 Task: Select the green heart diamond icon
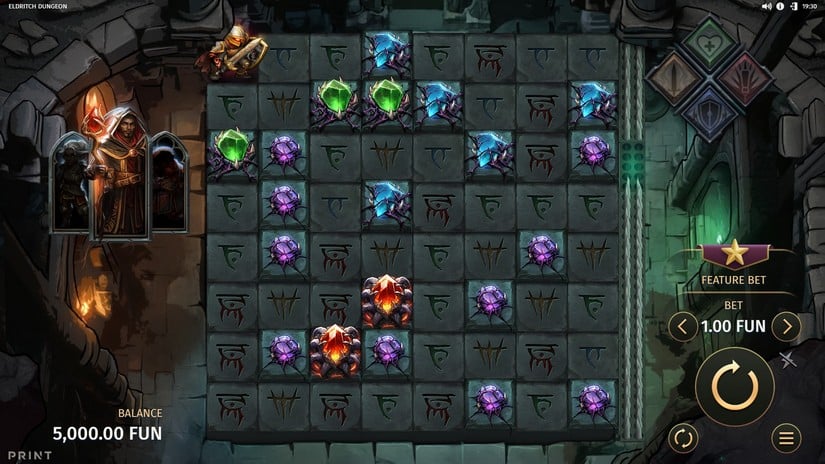coord(711,44)
